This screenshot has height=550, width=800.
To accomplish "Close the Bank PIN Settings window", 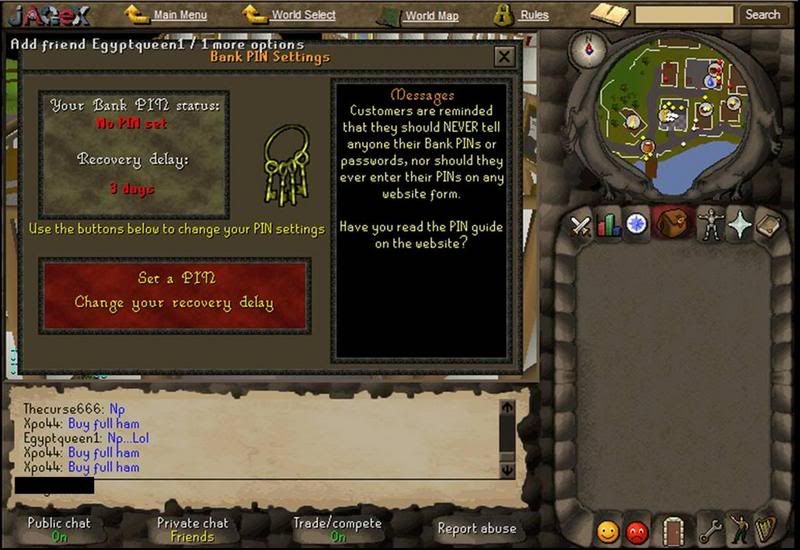I will point(504,57).
